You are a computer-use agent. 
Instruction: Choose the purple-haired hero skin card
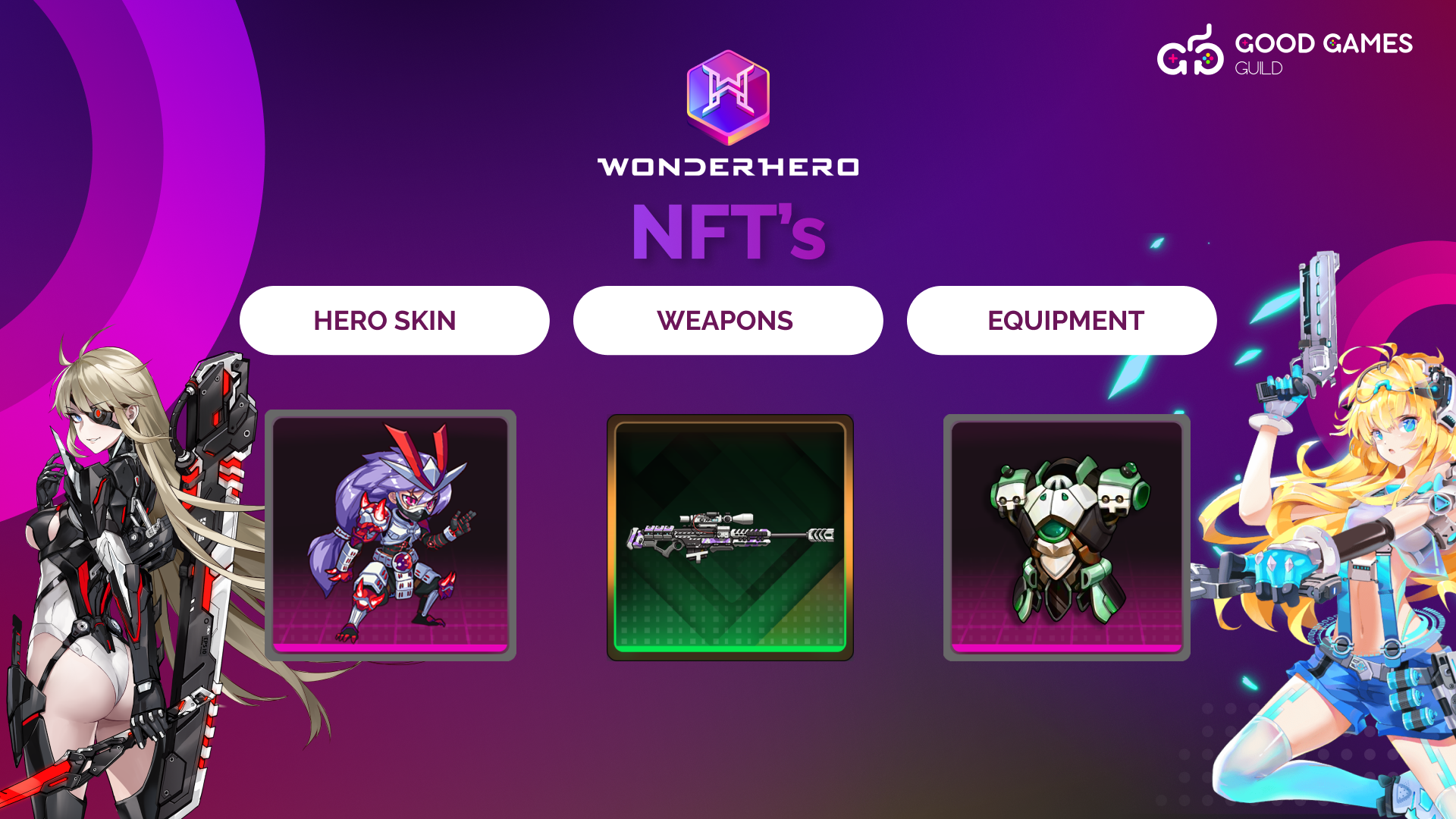click(391, 535)
